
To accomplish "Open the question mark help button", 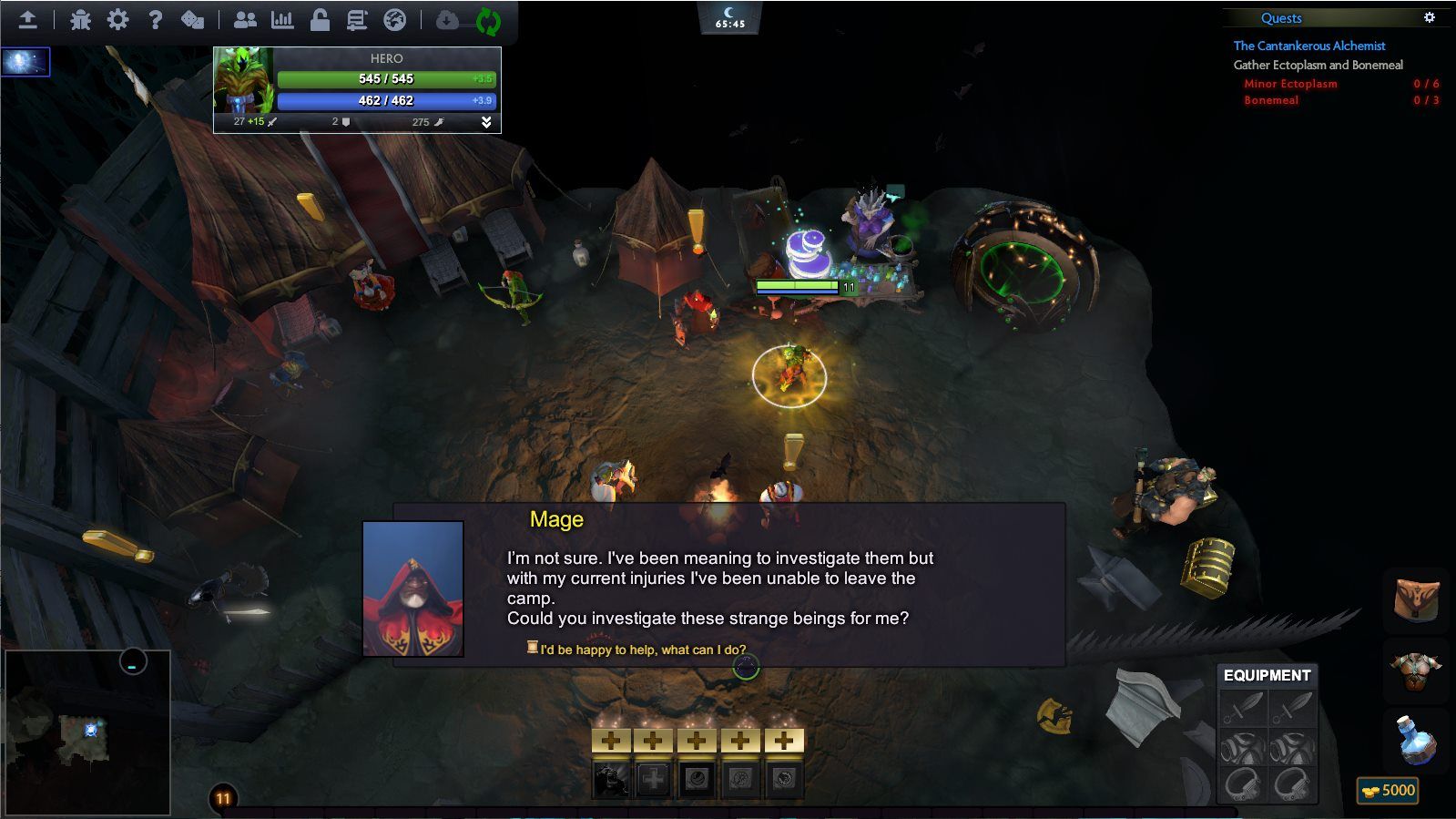I will point(155,19).
